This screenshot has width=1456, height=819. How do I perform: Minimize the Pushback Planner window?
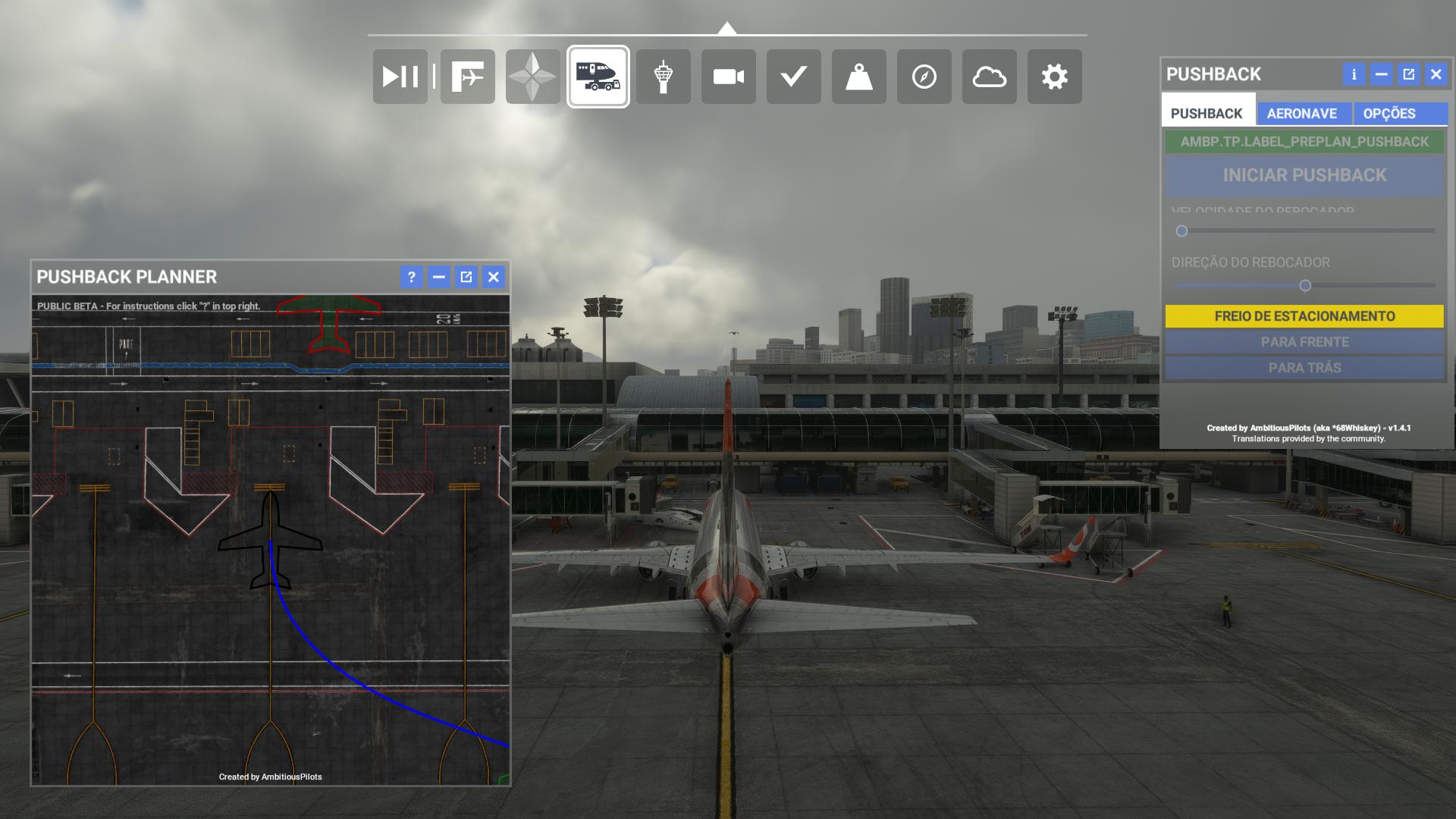pyautogui.click(x=438, y=278)
